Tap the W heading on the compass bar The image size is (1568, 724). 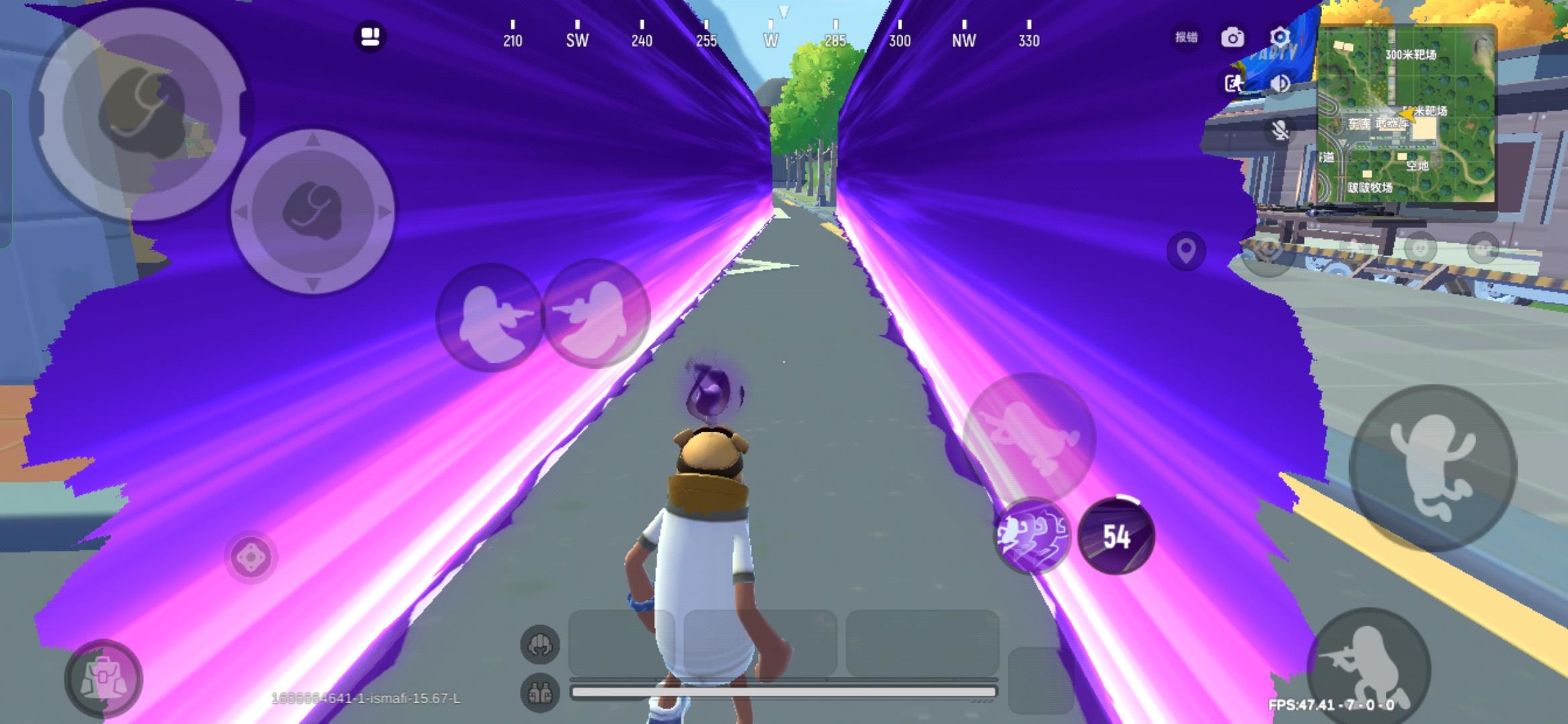(x=770, y=40)
